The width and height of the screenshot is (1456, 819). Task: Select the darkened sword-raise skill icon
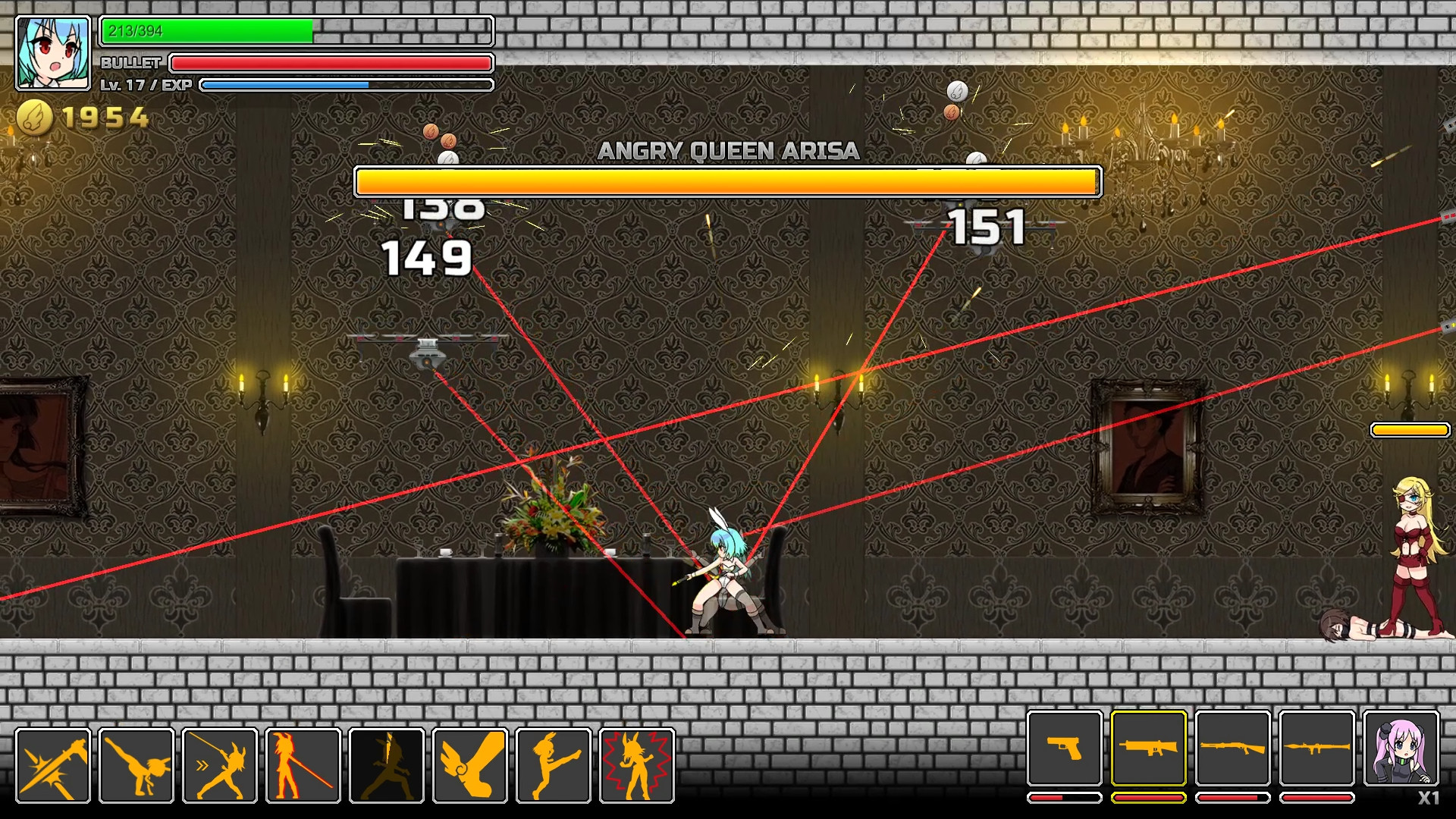387,765
